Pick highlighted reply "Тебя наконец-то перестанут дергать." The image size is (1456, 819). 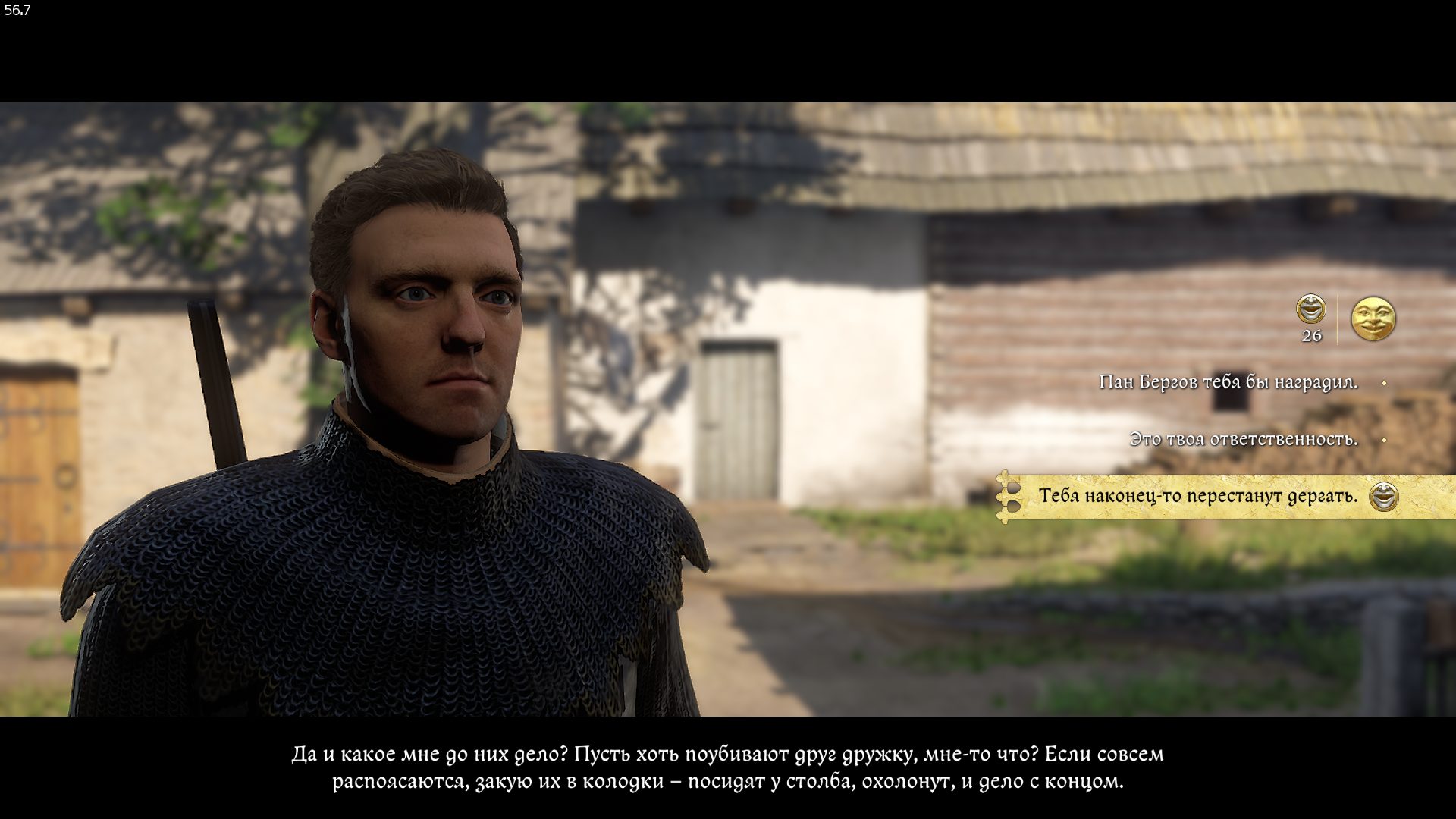point(1197,496)
